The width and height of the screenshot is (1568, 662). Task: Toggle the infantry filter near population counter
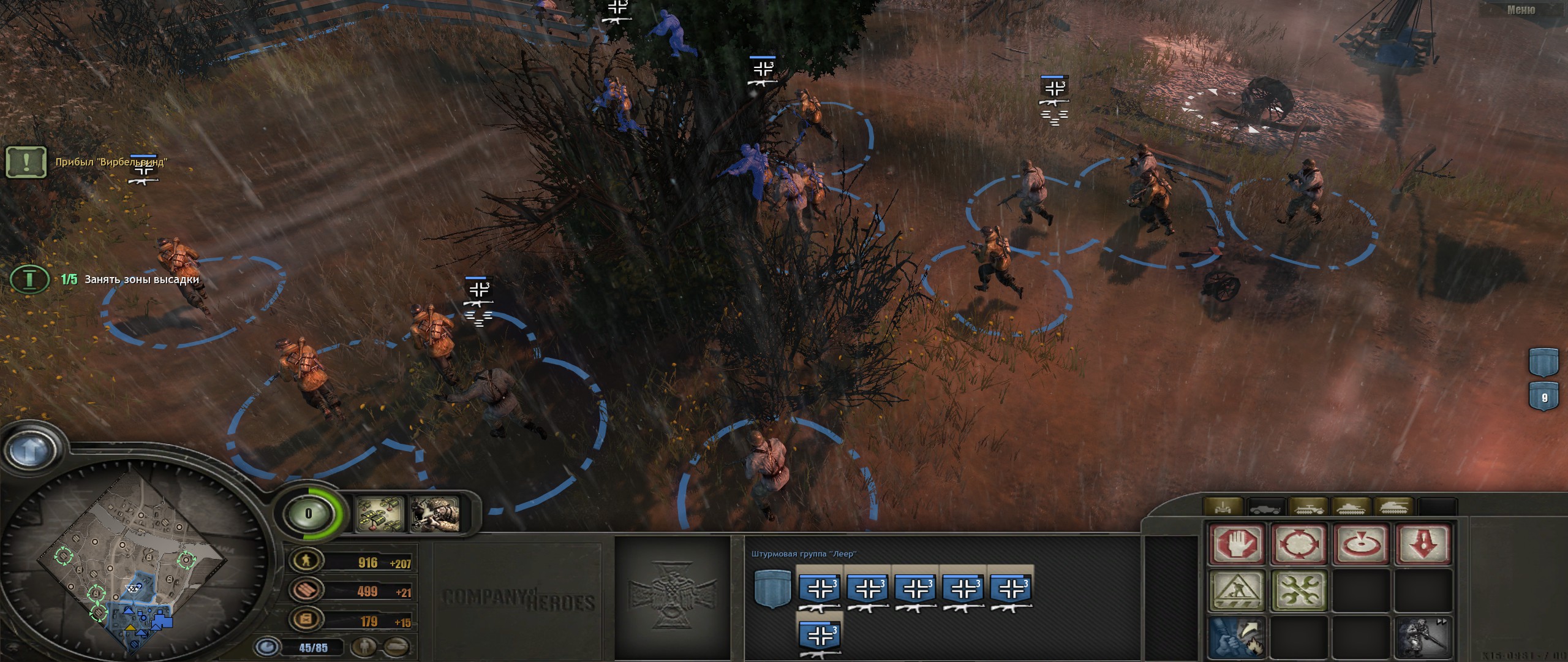point(365,647)
